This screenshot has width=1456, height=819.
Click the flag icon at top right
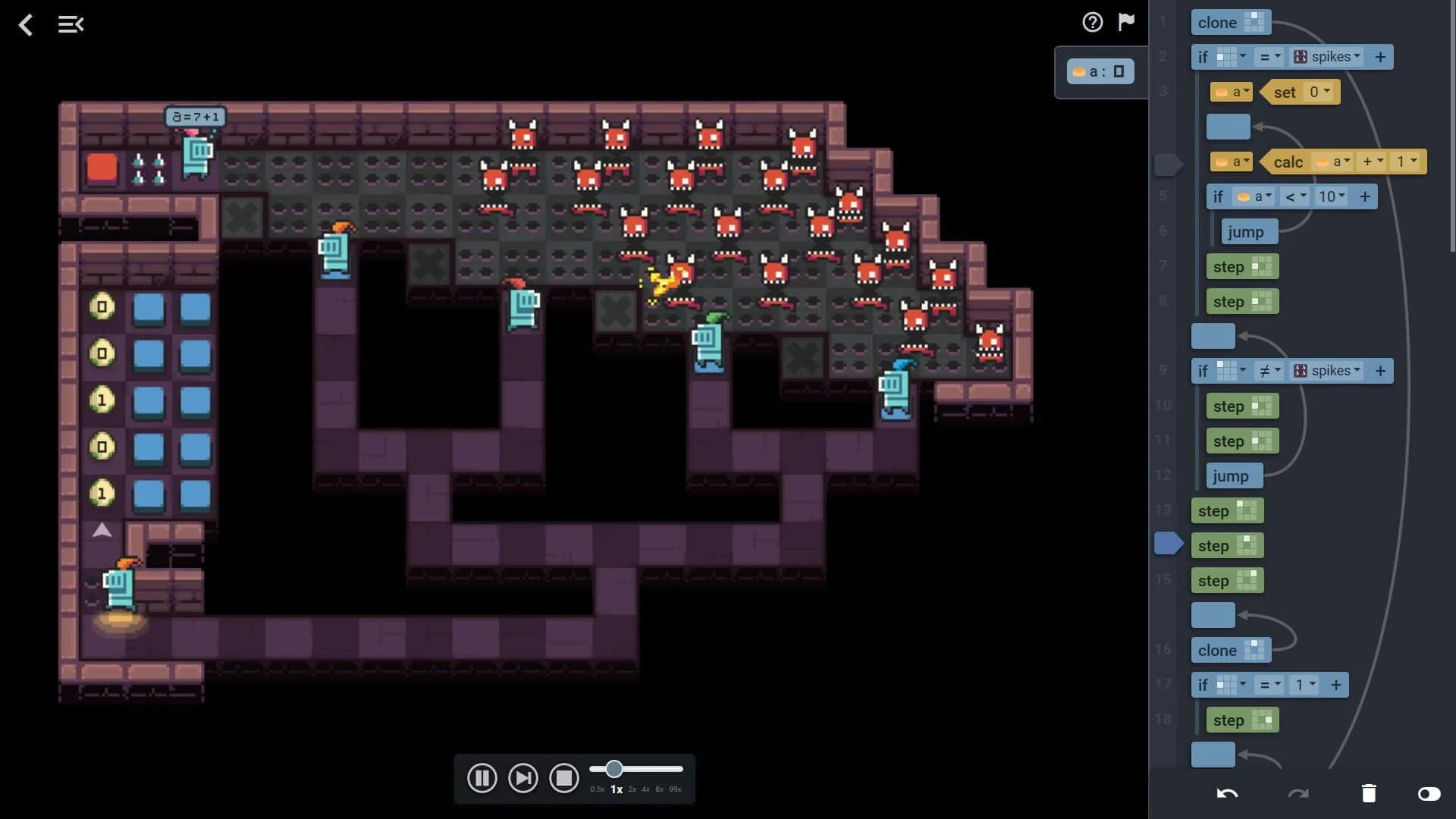(x=1127, y=22)
